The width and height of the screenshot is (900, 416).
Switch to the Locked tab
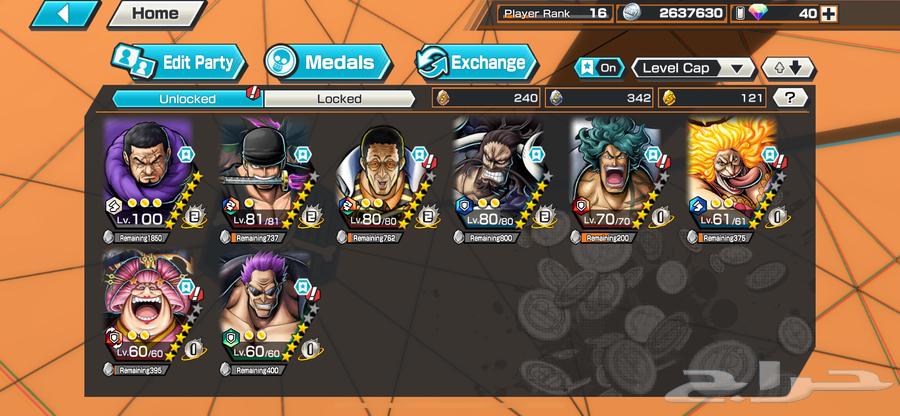coord(338,98)
